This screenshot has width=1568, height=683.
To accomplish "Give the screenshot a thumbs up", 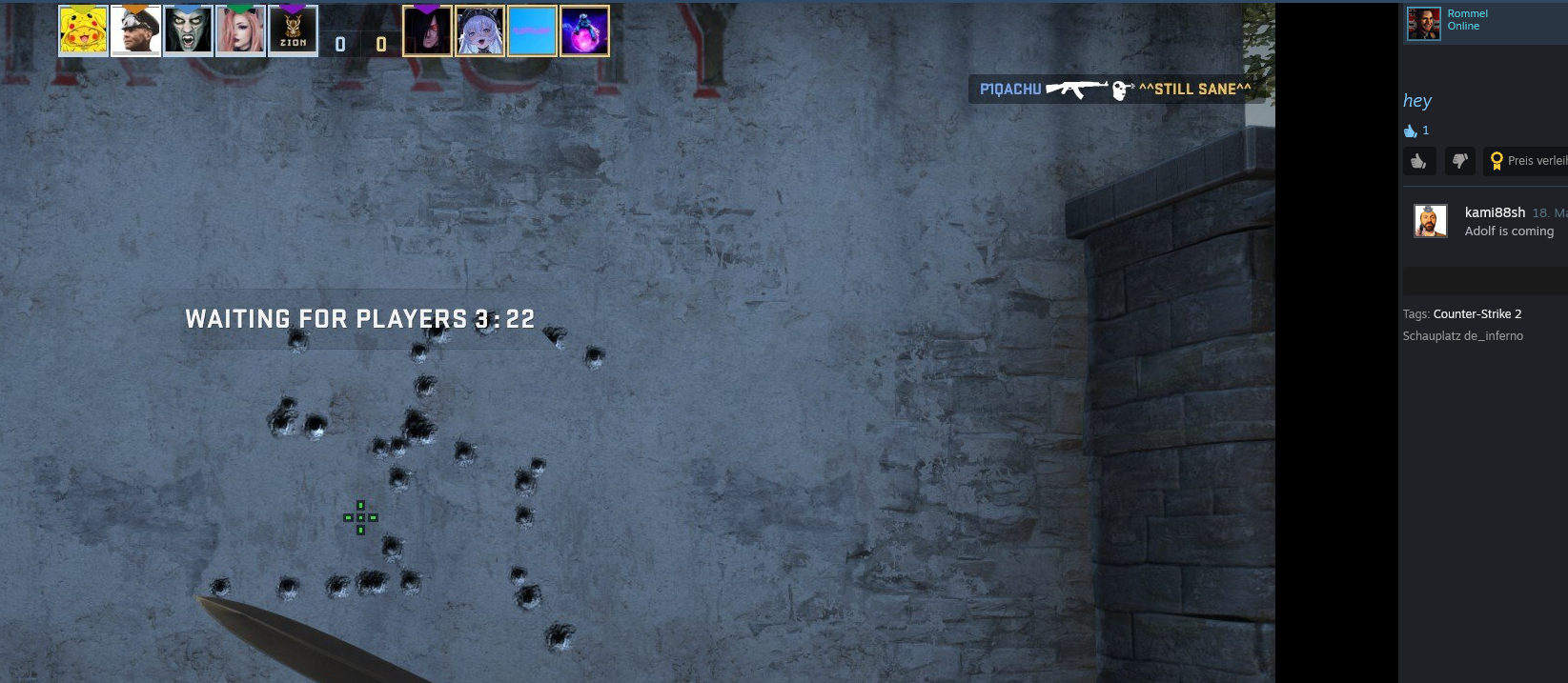I will 1418,161.
